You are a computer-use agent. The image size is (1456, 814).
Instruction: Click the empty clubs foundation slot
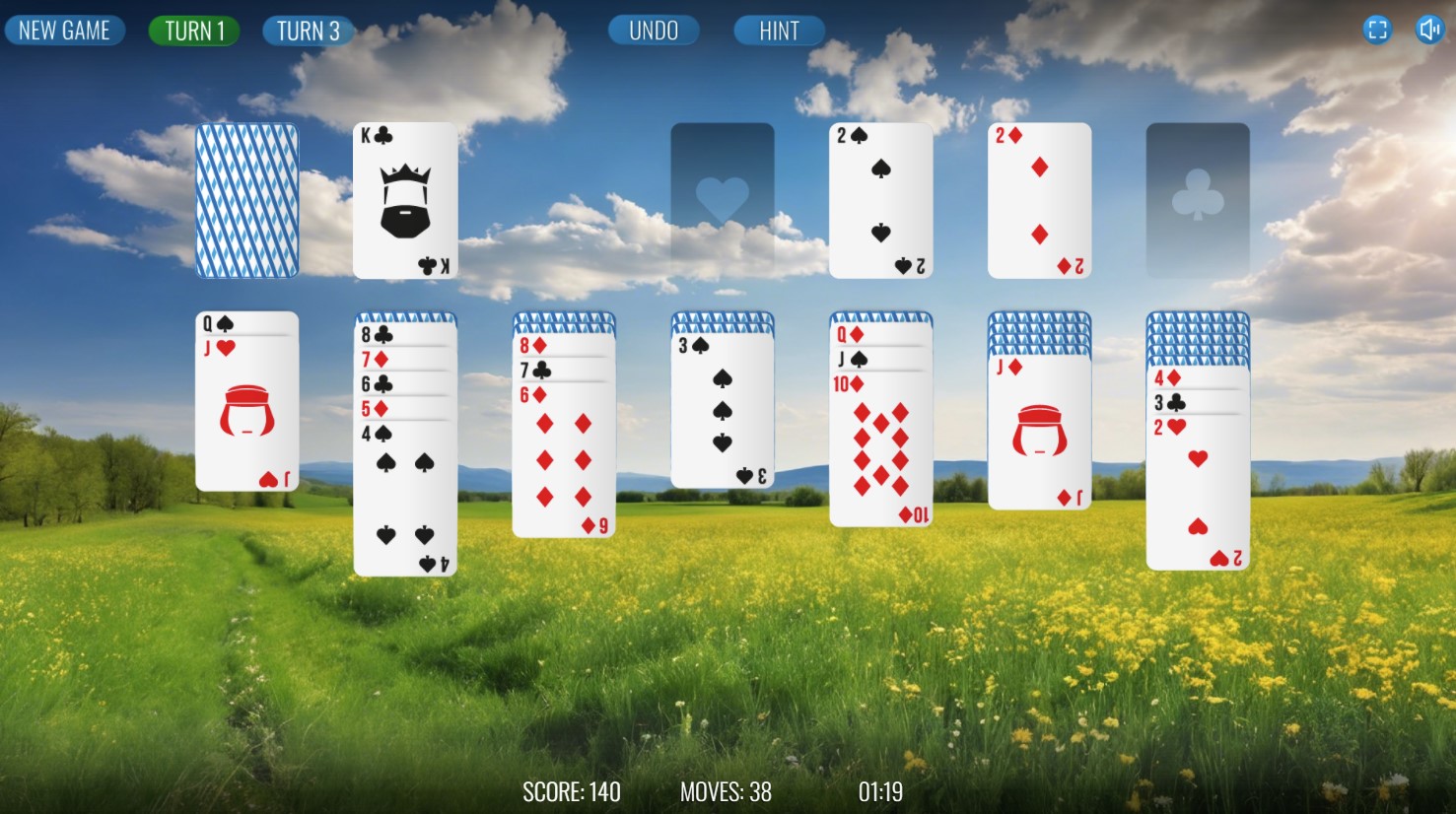pyautogui.click(x=1197, y=200)
